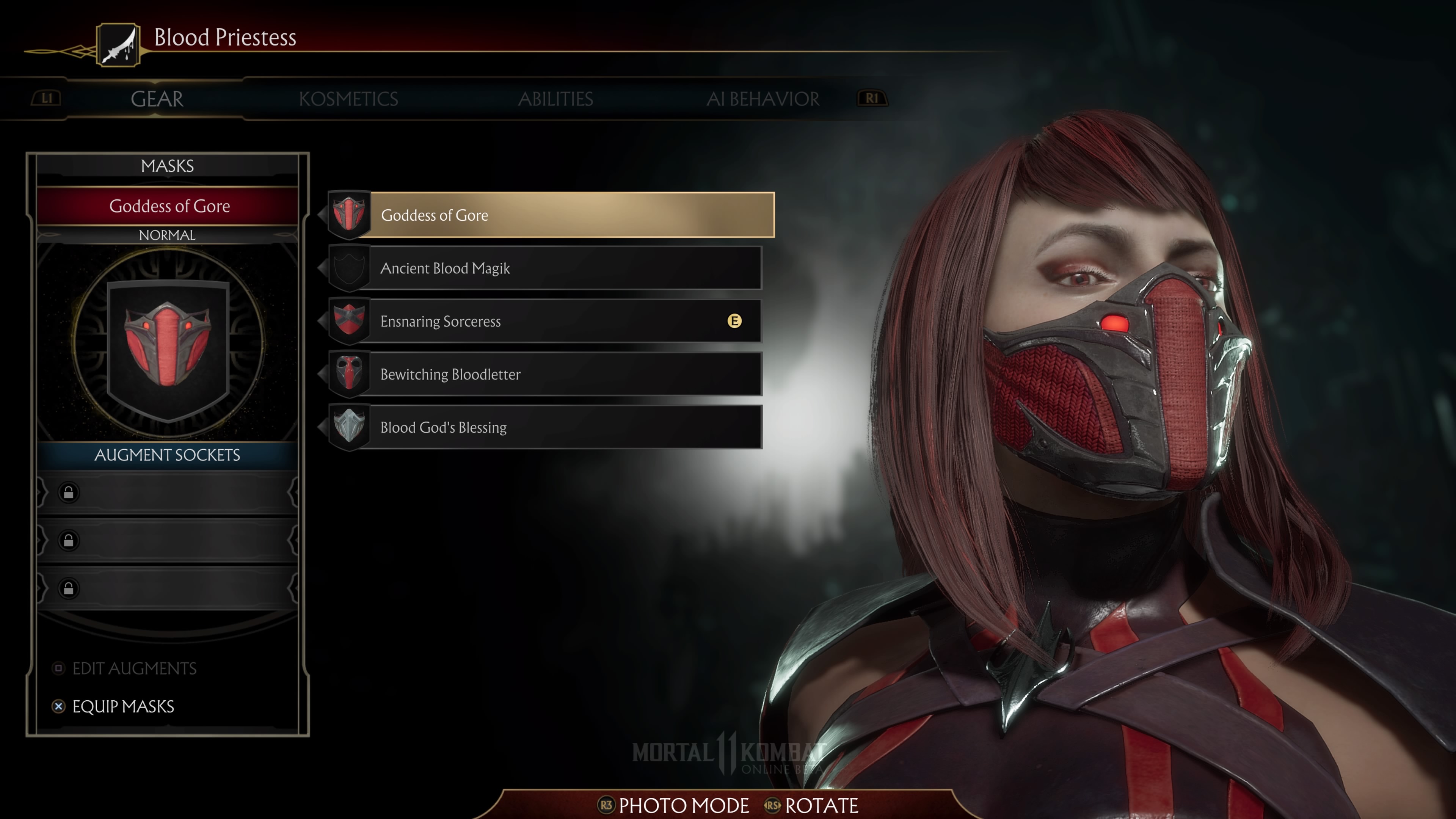The width and height of the screenshot is (1456, 819).
Task: Enter Photo Mode
Action: point(683,805)
